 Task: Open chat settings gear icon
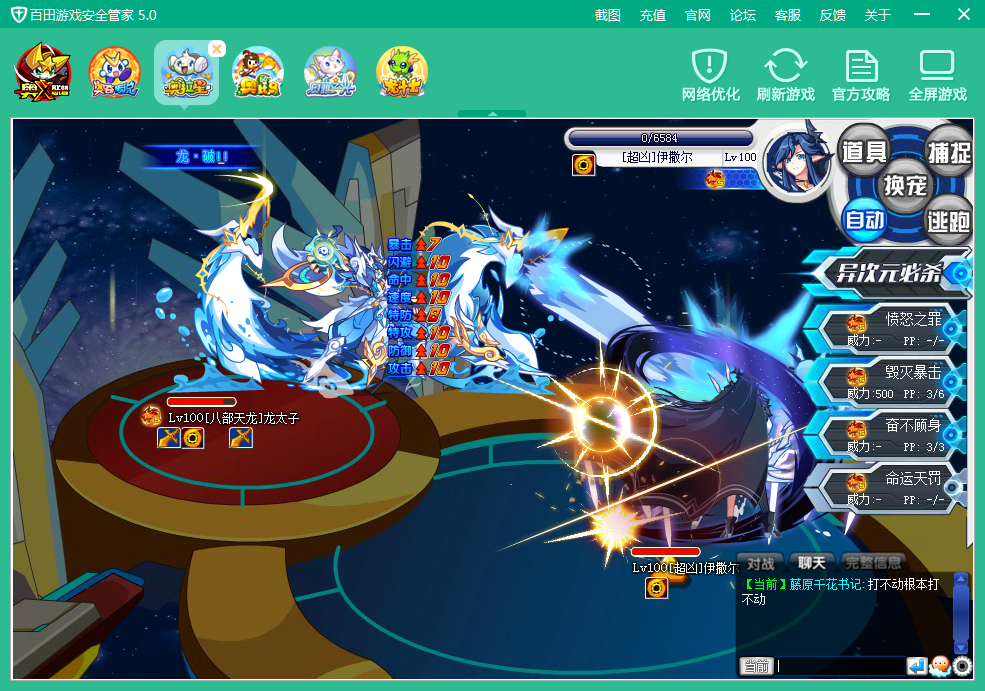click(x=962, y=666)
